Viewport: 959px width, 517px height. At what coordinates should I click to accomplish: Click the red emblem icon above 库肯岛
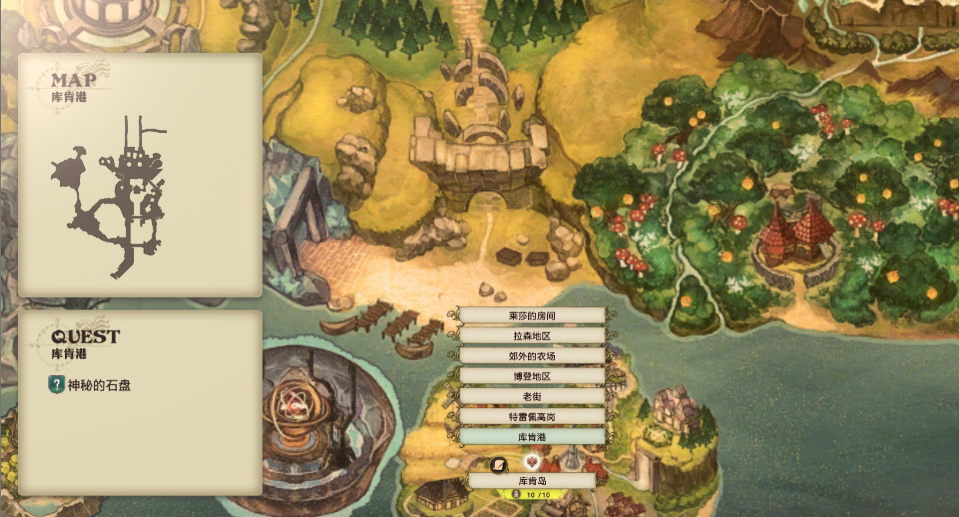531,463
